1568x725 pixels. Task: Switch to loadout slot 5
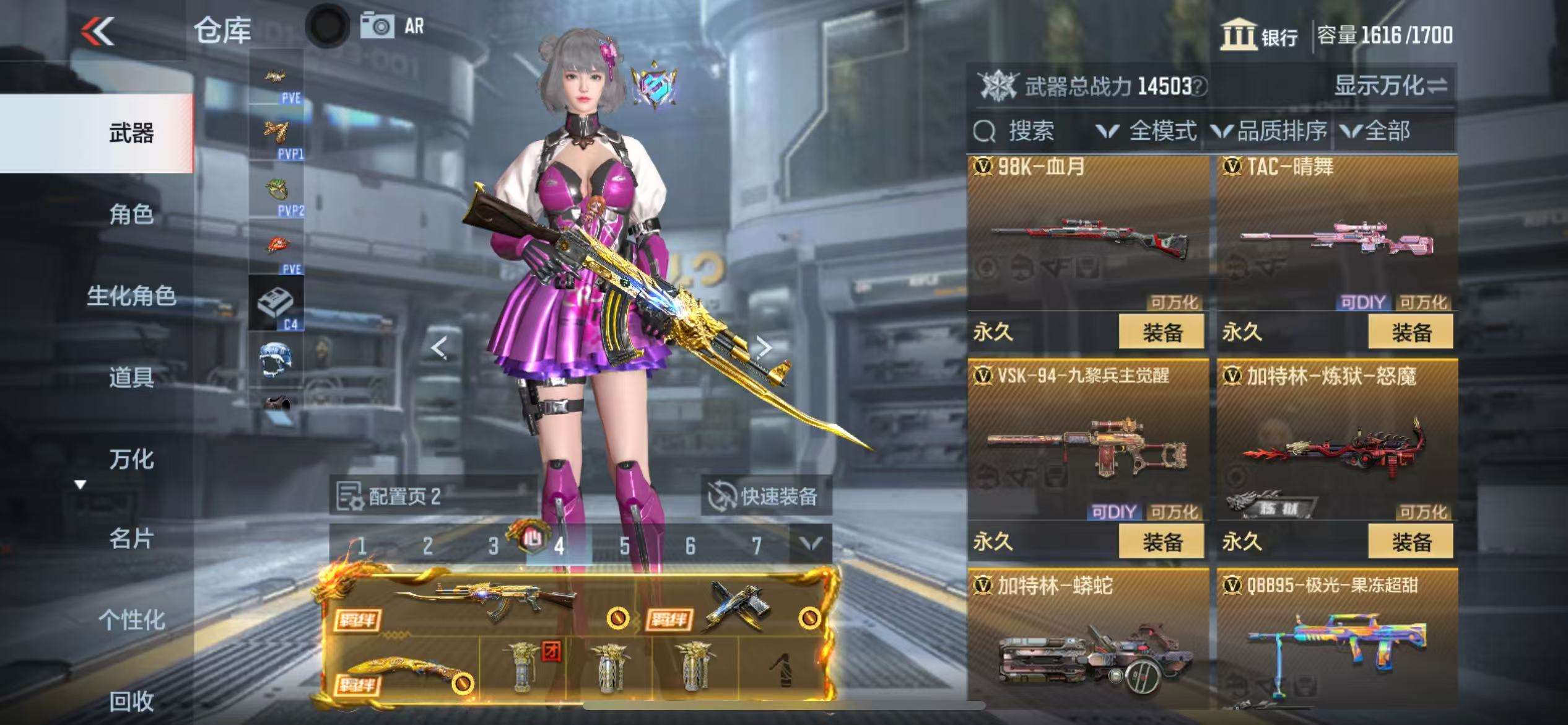point(624,546)
